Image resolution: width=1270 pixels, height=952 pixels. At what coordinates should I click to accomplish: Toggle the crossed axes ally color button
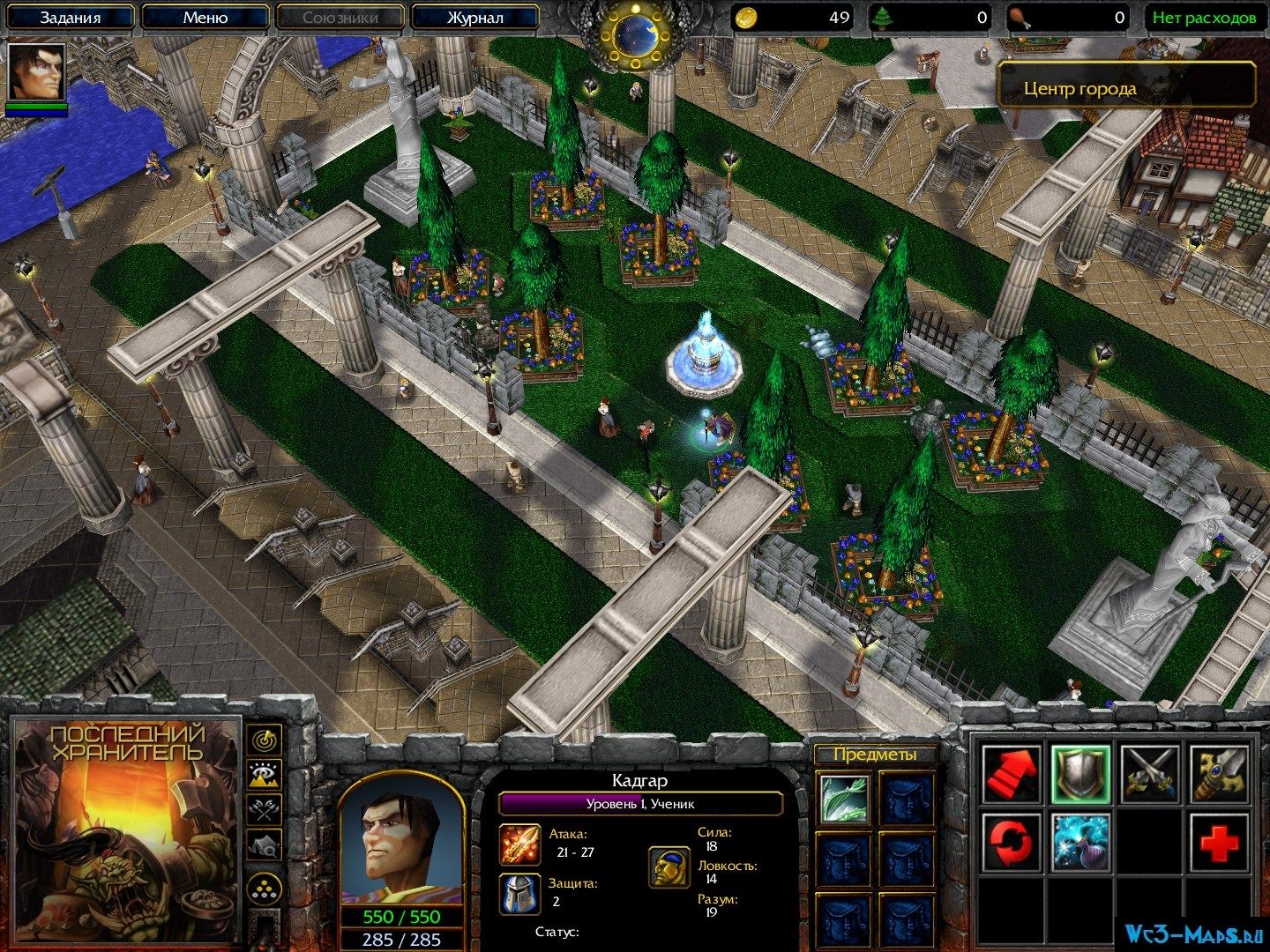(x=264, y=811)
